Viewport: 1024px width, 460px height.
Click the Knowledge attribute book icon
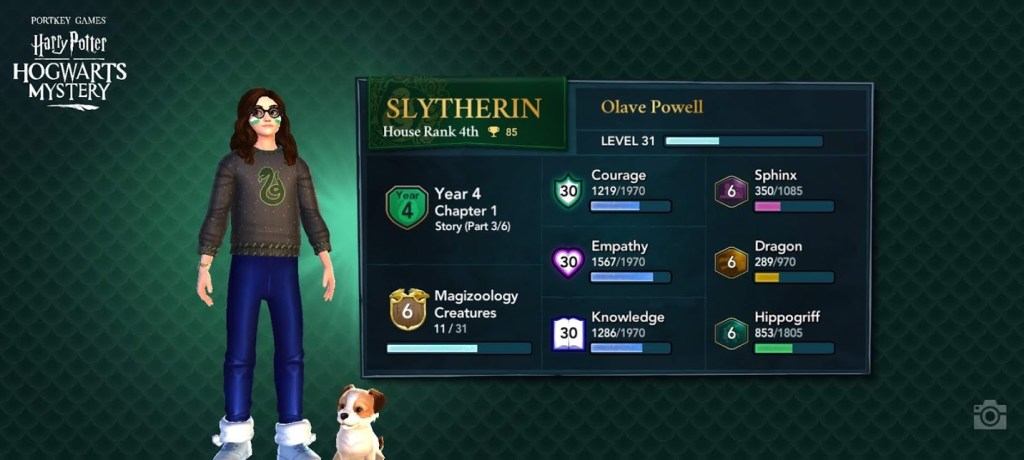pyautogui.click(x=568, y=333)
